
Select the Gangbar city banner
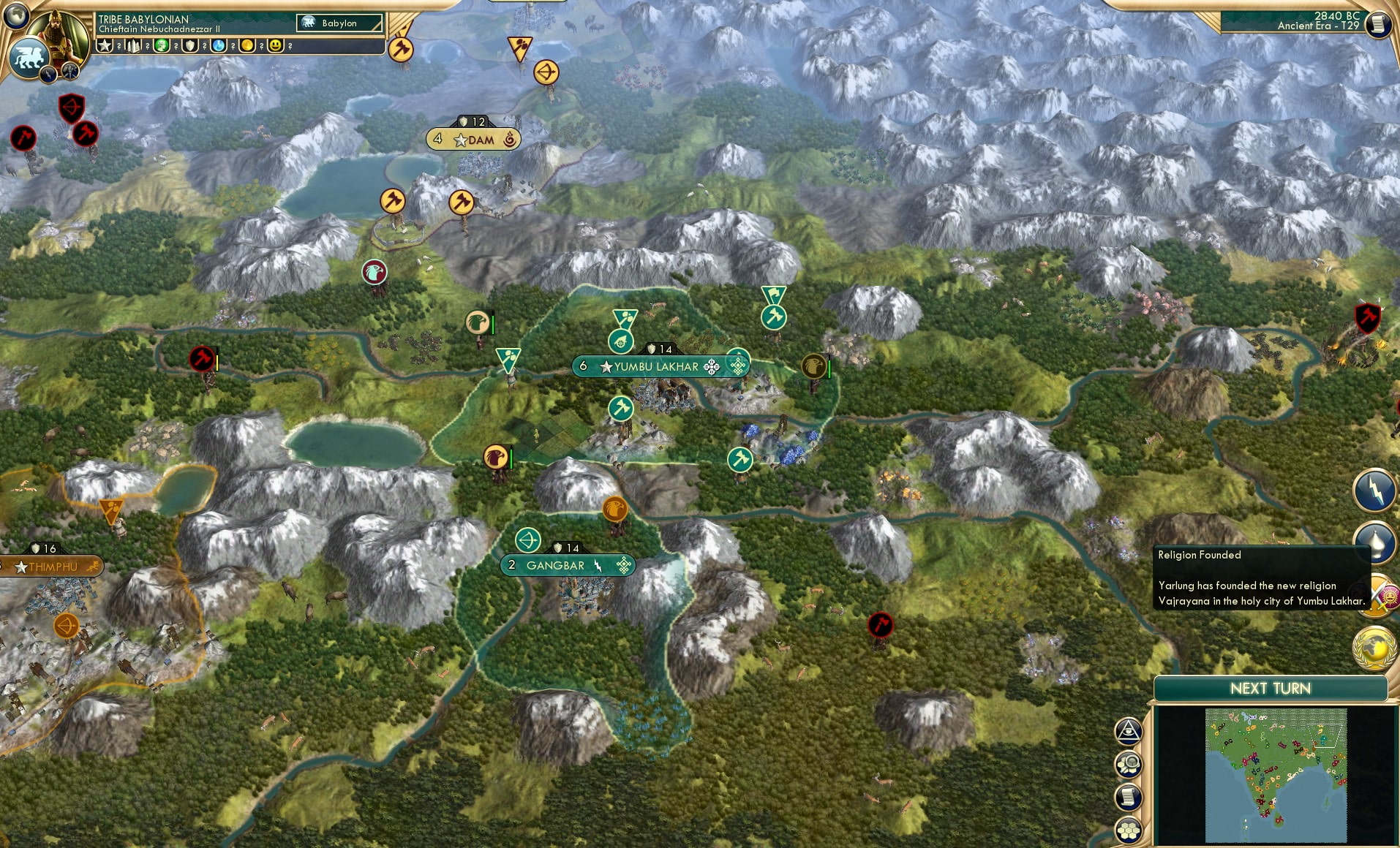pos(568,564)
